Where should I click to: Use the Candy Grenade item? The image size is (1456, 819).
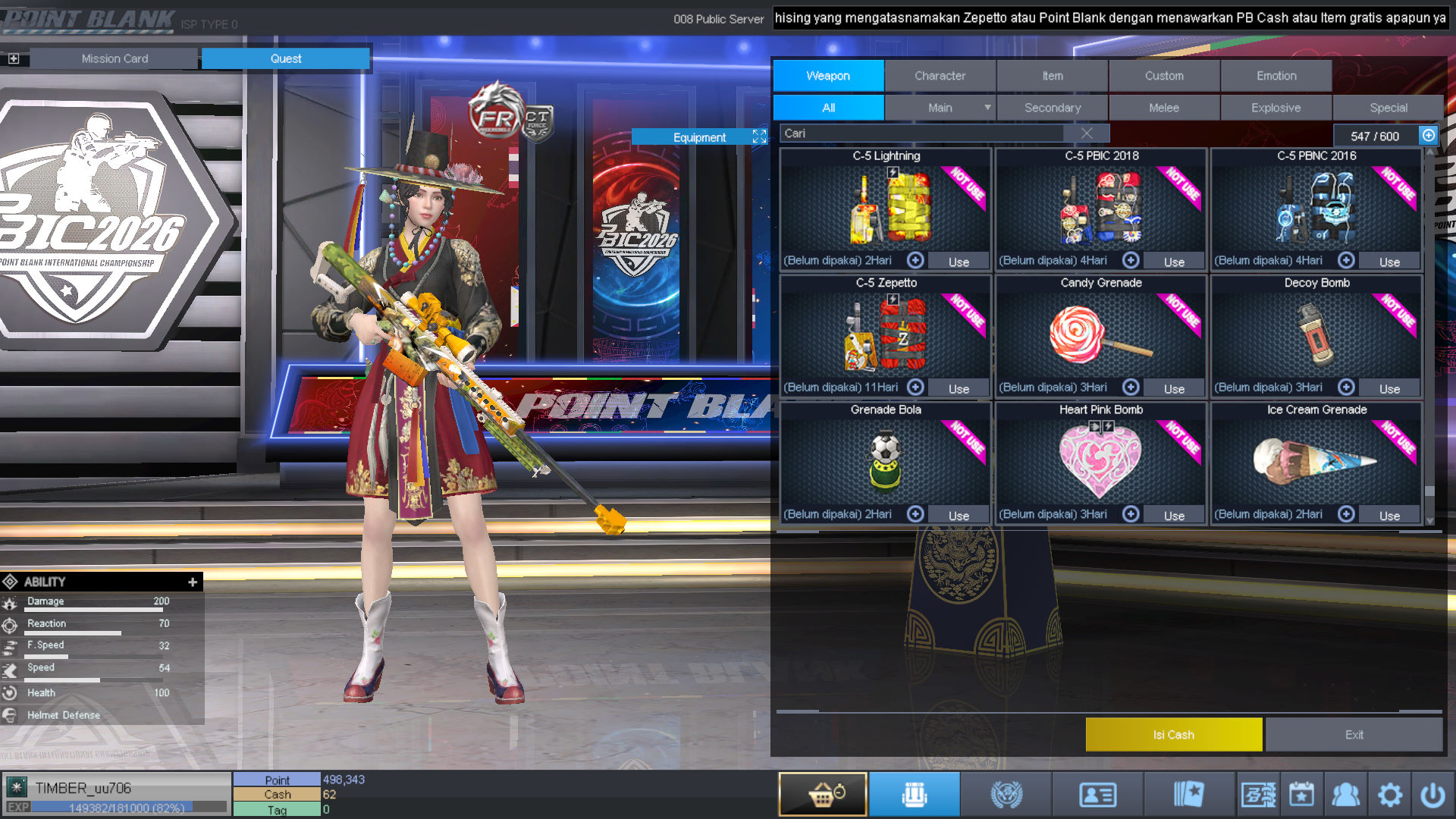pyautogui.click(x=1173, y=388)
